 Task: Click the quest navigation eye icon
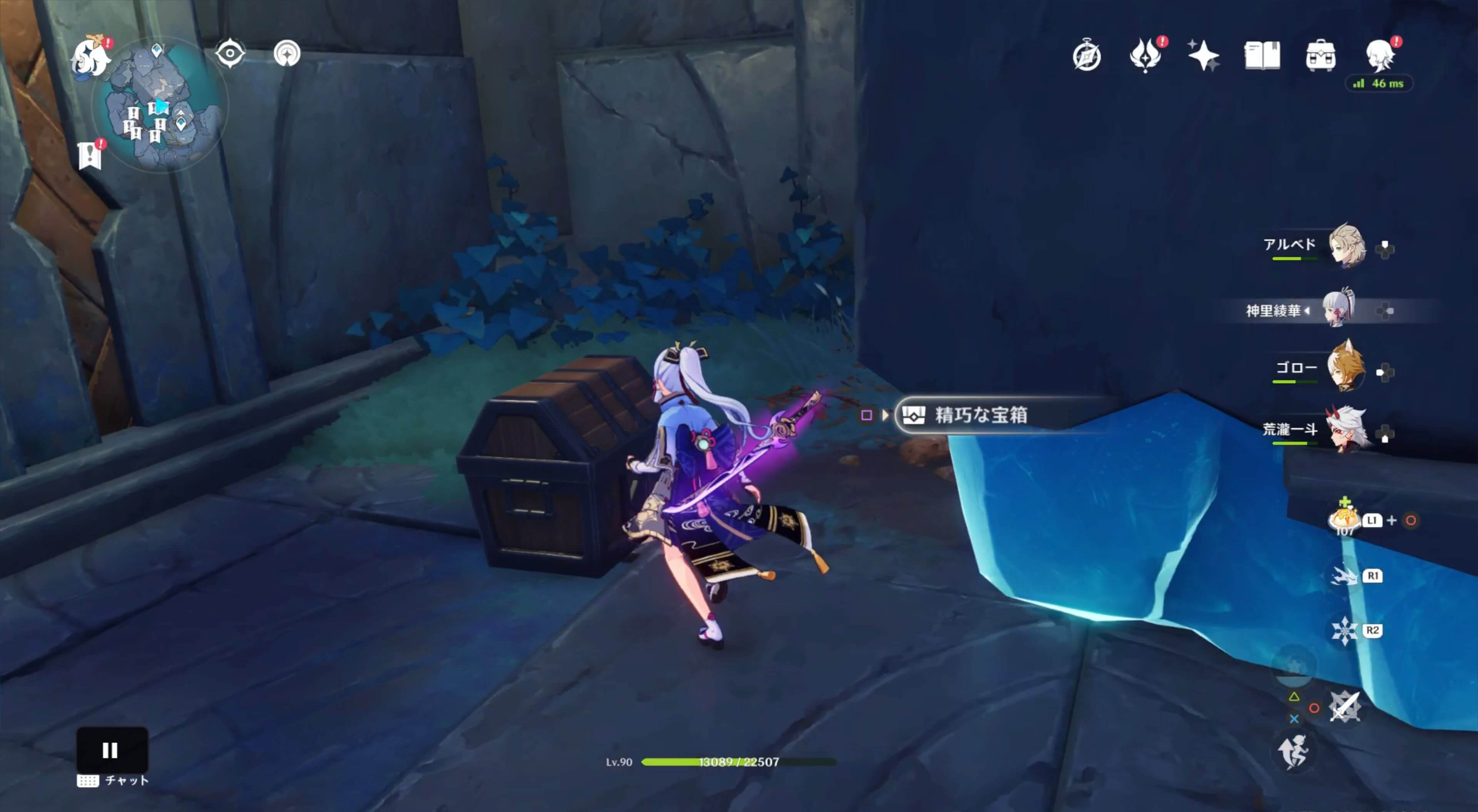[x=229, y=53]
